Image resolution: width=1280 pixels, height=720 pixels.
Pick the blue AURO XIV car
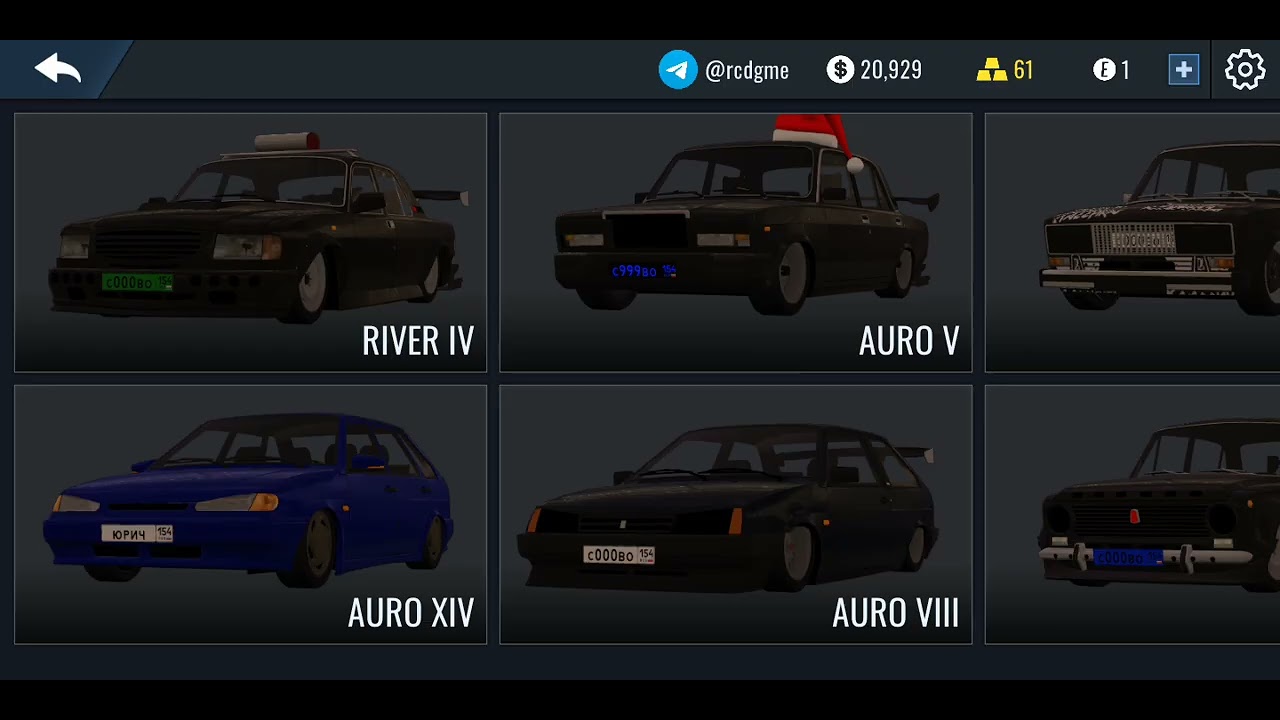click(250, 514)
